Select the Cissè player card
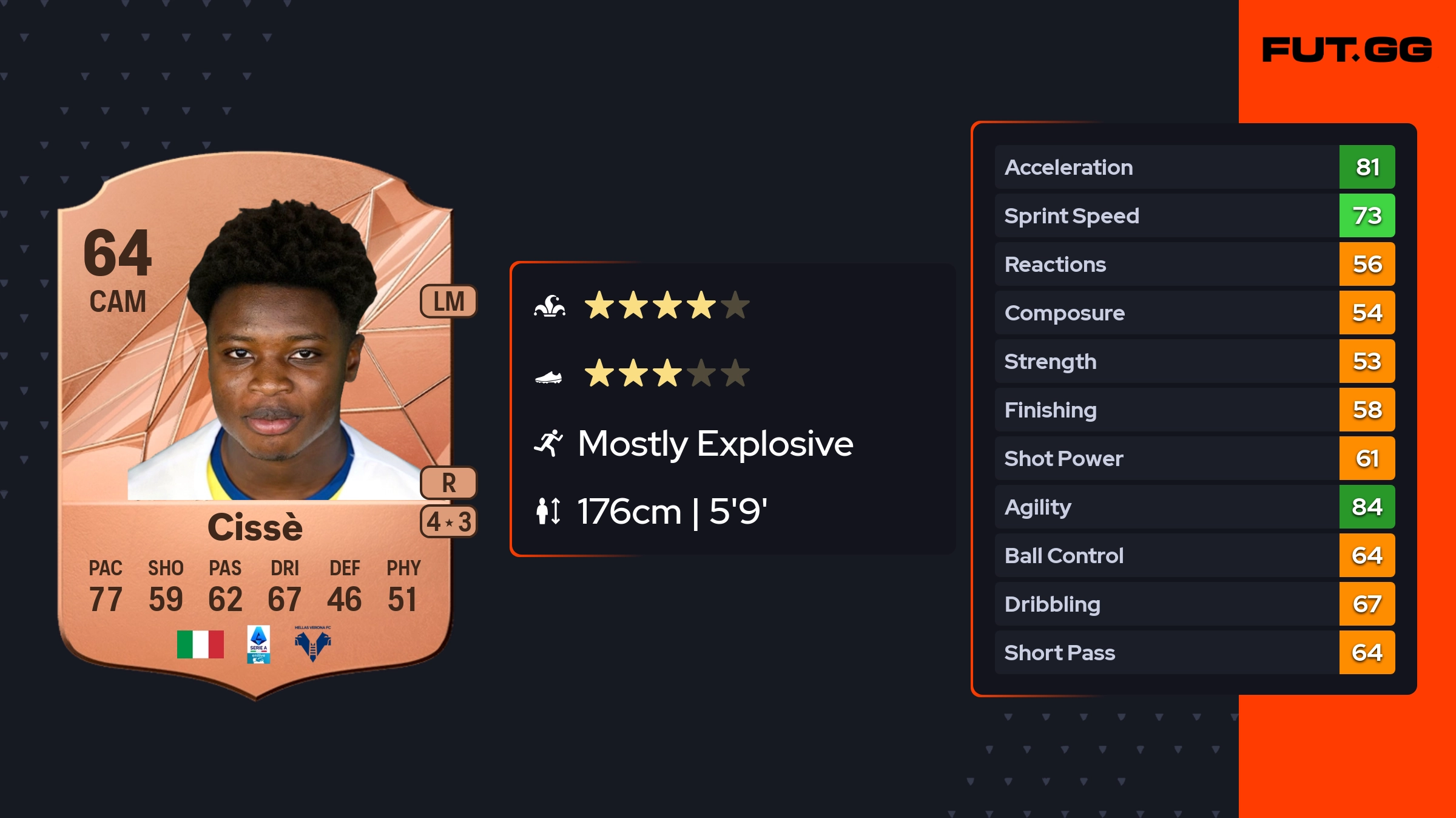The width and height of the screenshot is (1456, 818). [x=255, y=425]
